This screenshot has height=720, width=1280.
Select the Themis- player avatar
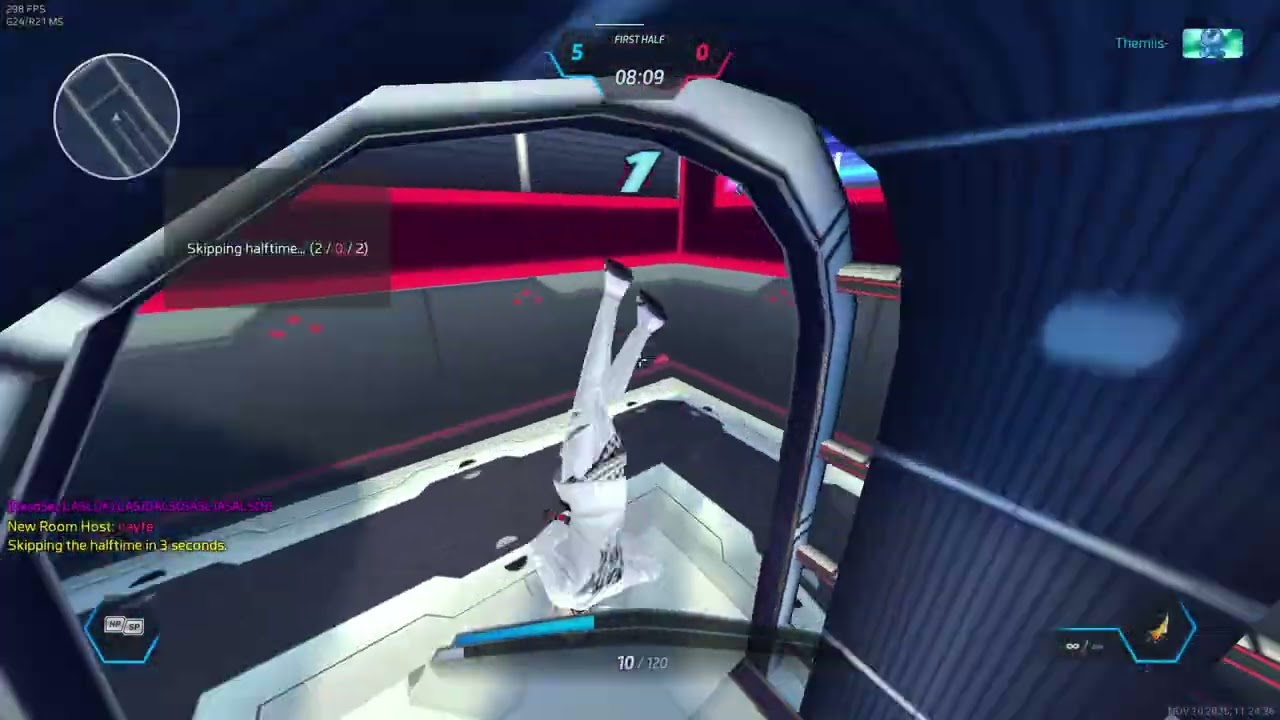pyautogui.click(x=1212, y=43)
